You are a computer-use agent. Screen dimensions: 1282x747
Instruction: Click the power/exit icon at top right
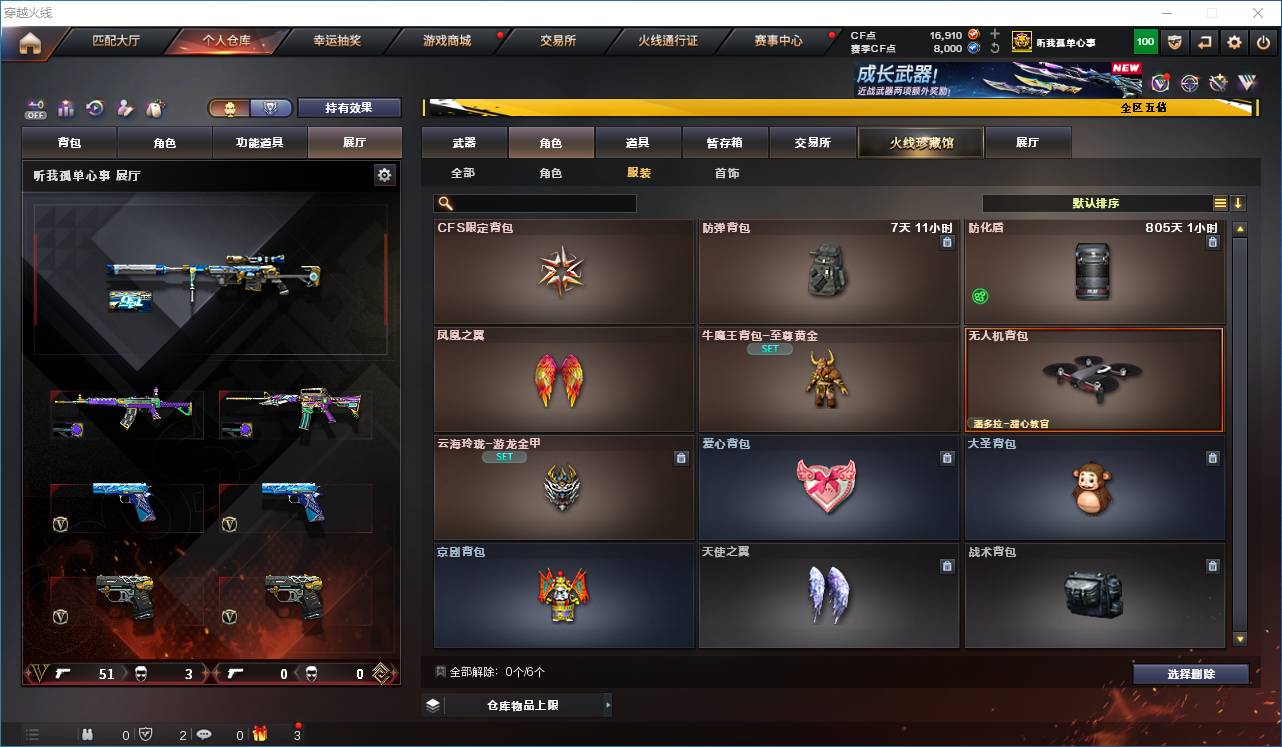pos(1262,42)
